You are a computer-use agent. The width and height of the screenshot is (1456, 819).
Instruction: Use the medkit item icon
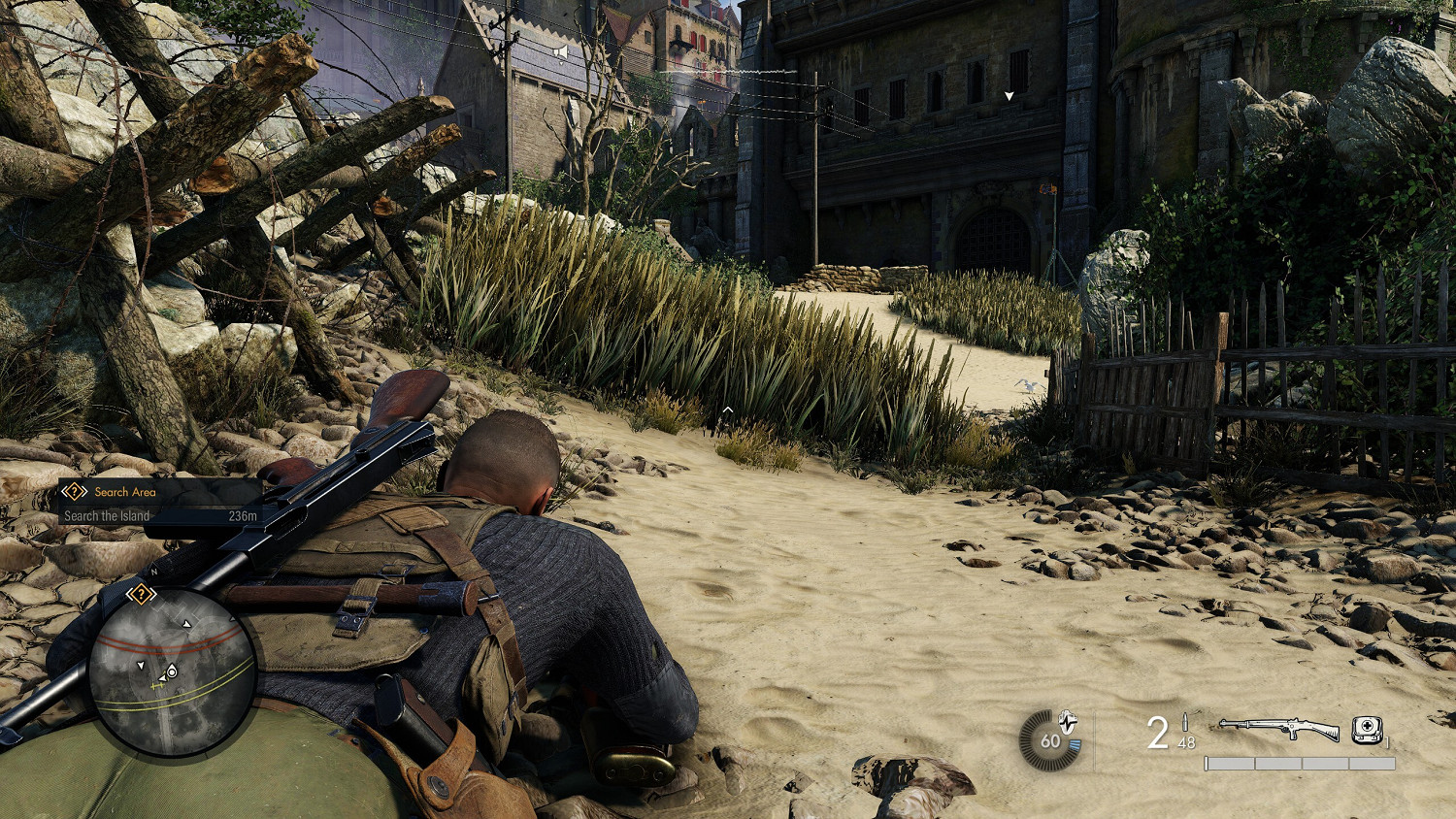click(x=1367, y=730)
